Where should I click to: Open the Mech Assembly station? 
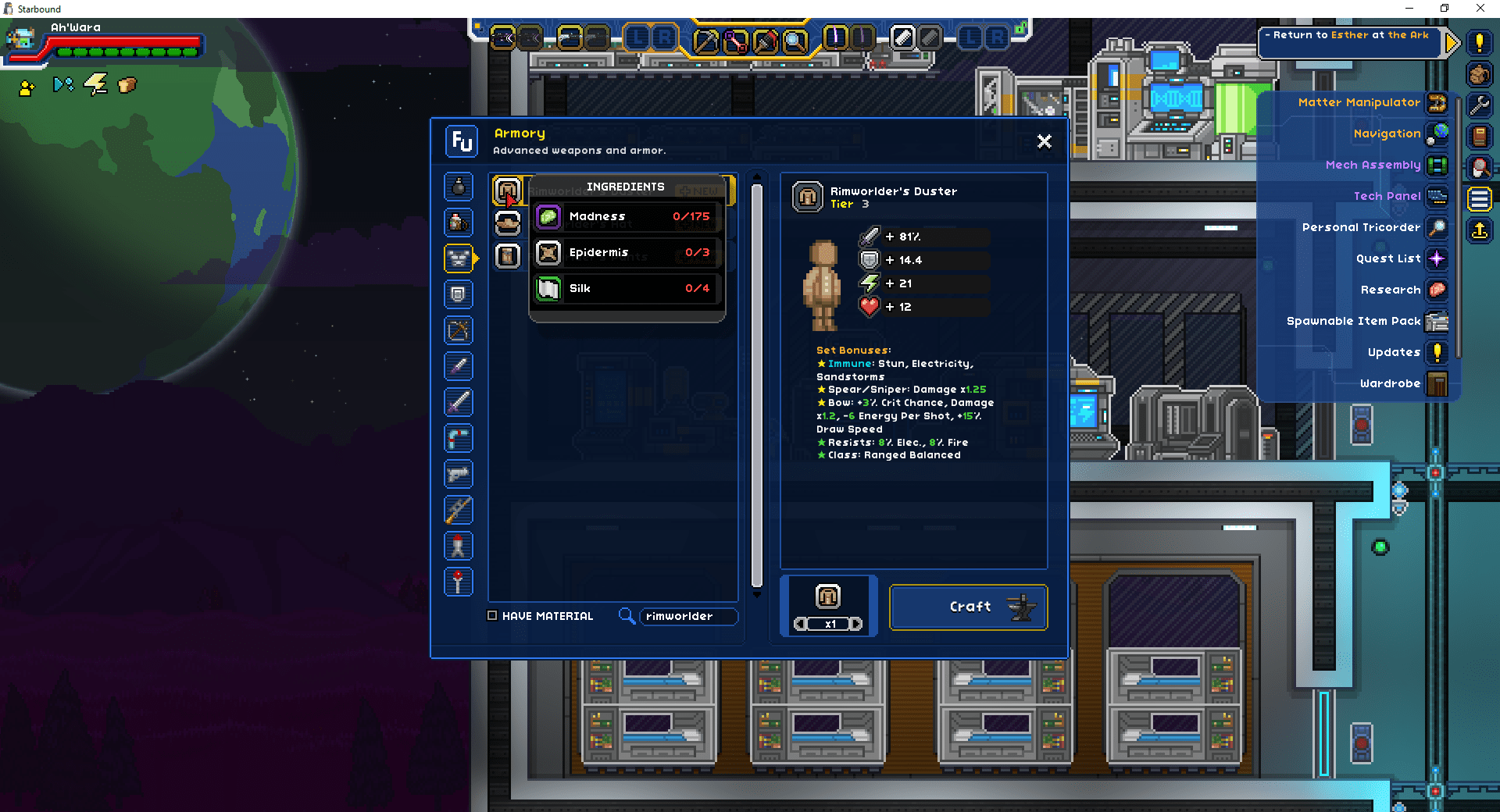click(1437, 165)
